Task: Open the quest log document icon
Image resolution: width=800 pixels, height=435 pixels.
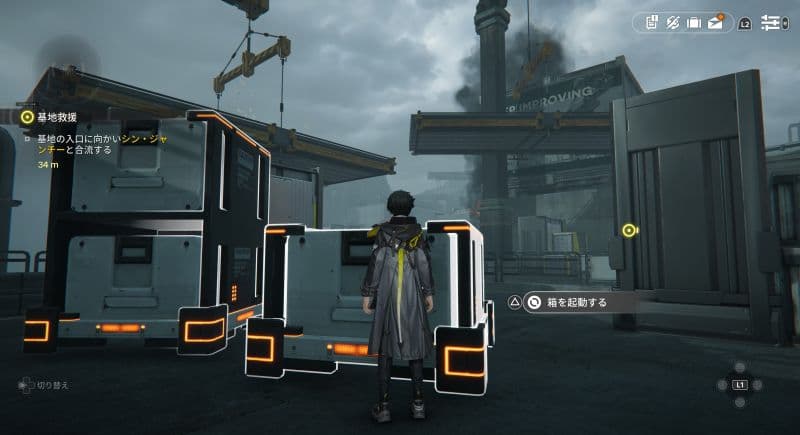Action: (x=652, y=22)
